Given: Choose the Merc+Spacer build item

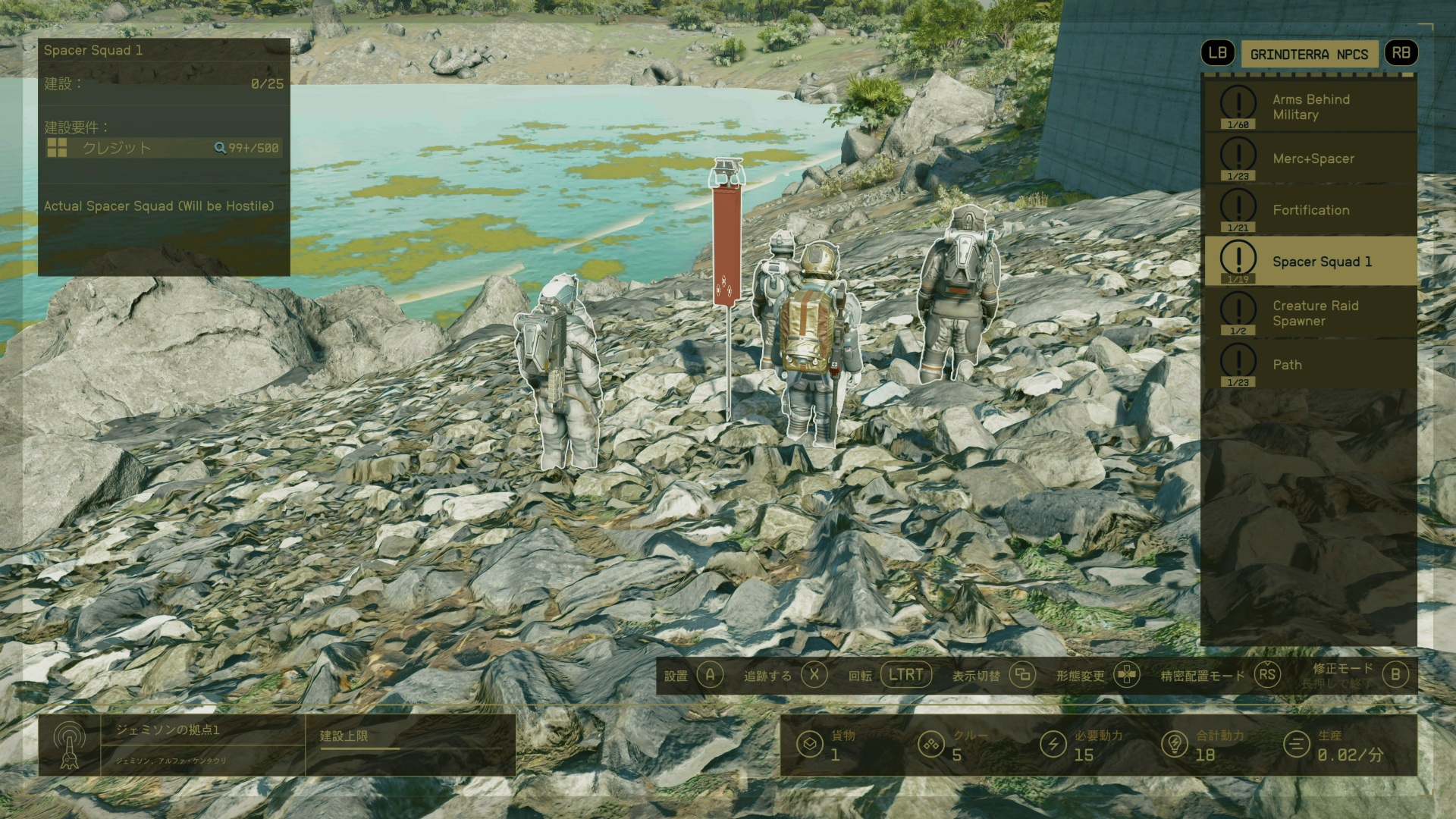Looking at the screenshot, I should coord(1310,158).
